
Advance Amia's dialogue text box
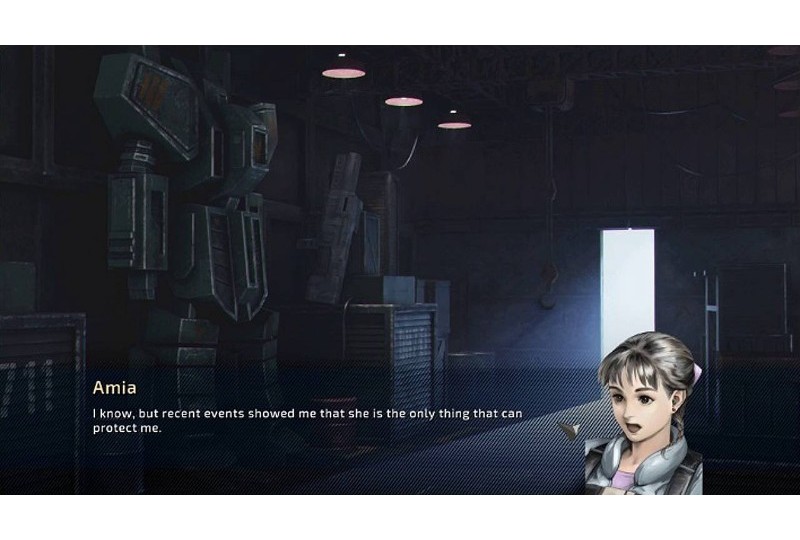coord(310,421)
